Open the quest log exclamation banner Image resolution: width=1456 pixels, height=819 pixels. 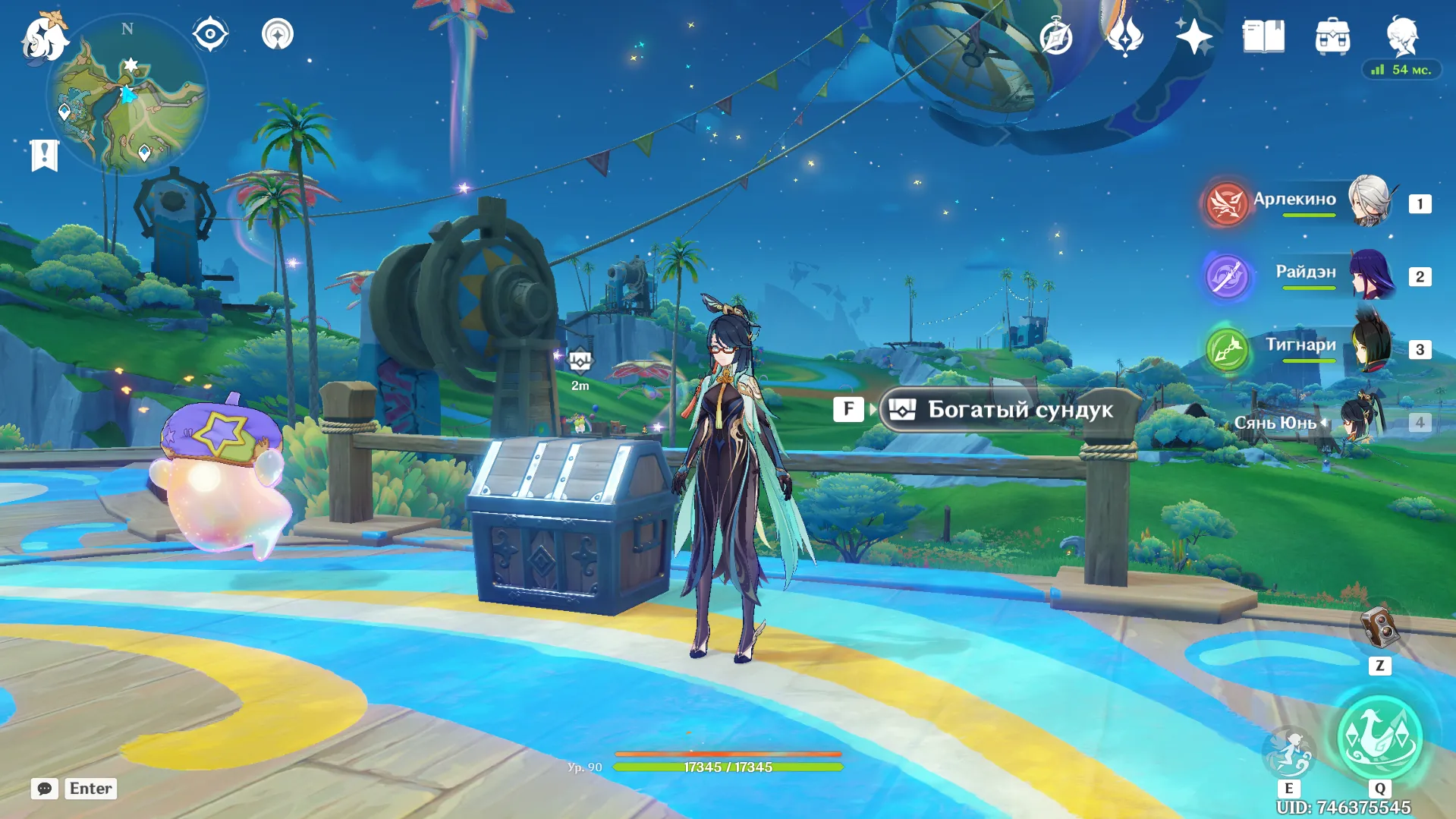(45, 156)
